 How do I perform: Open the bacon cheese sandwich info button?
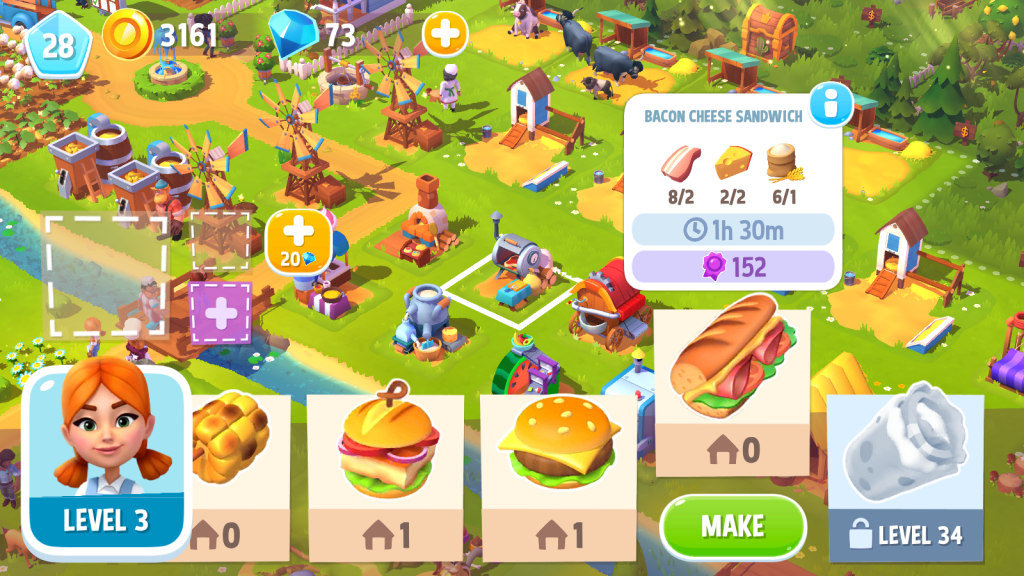tap(831, 104)
